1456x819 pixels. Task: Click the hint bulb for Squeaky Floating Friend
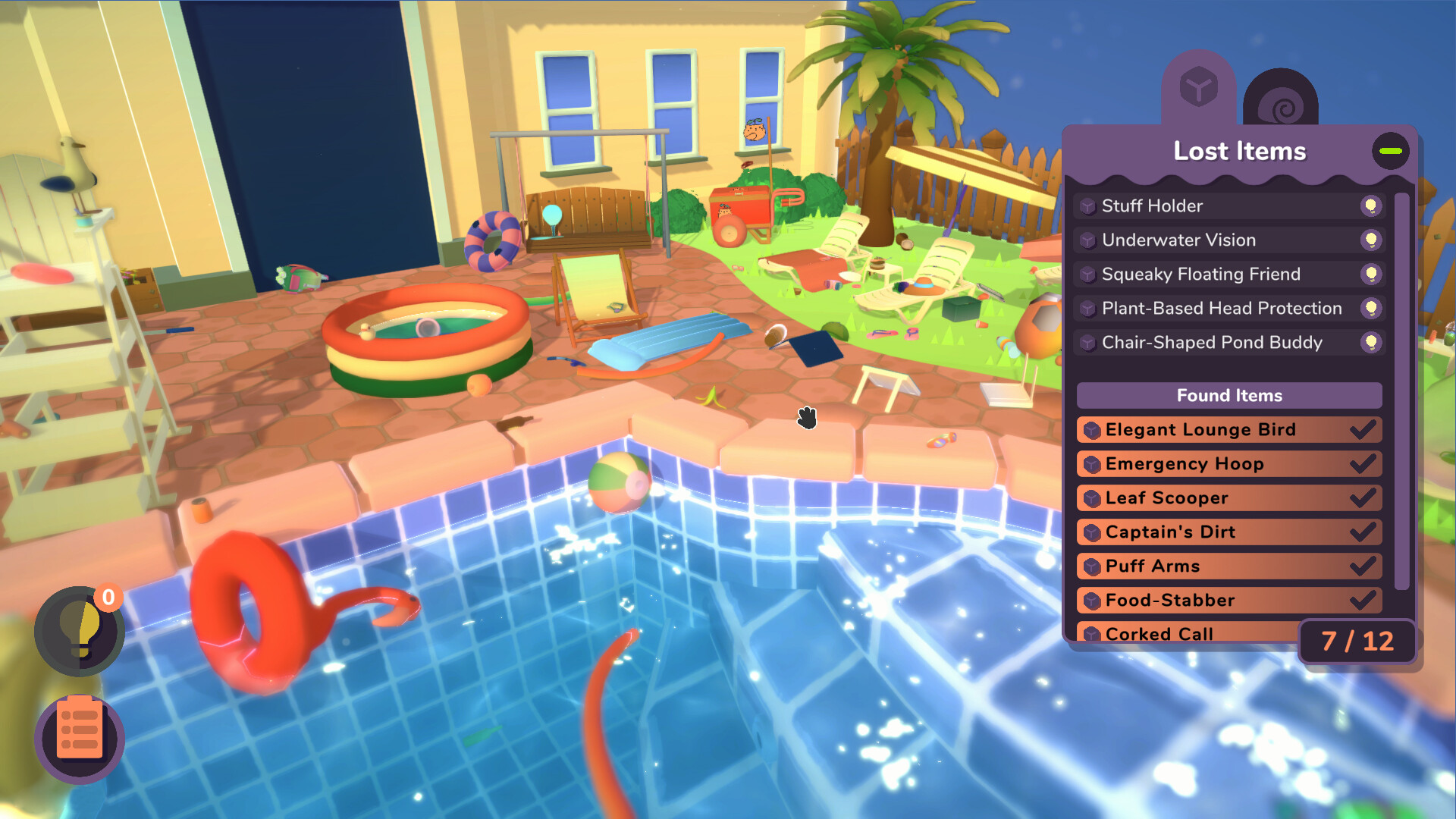coord(1370,274)
